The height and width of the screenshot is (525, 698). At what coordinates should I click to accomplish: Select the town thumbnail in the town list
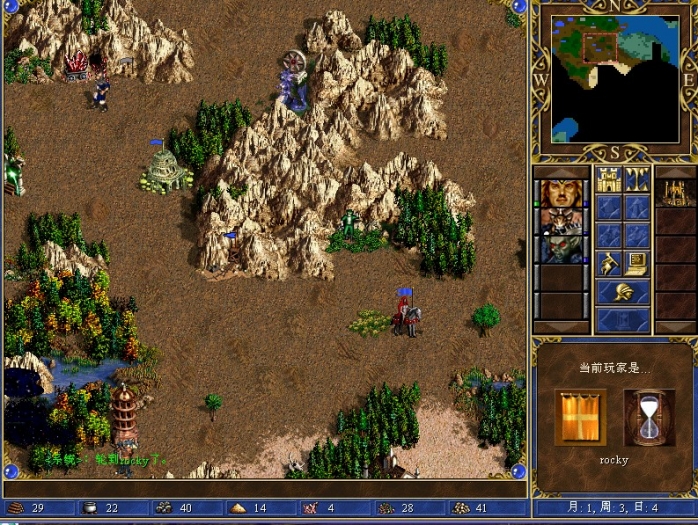pos(675,192)
